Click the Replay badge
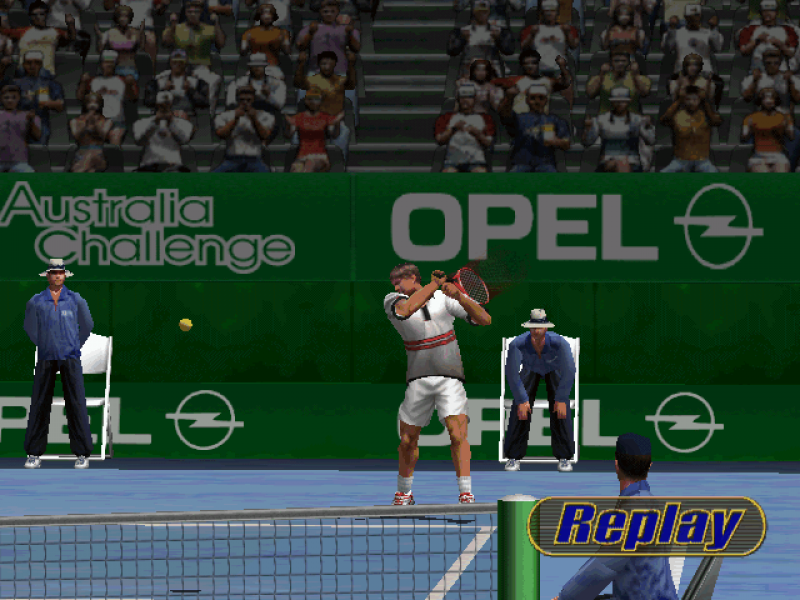Viewport: 800px width, 600px height. click(x=647, y=526)
